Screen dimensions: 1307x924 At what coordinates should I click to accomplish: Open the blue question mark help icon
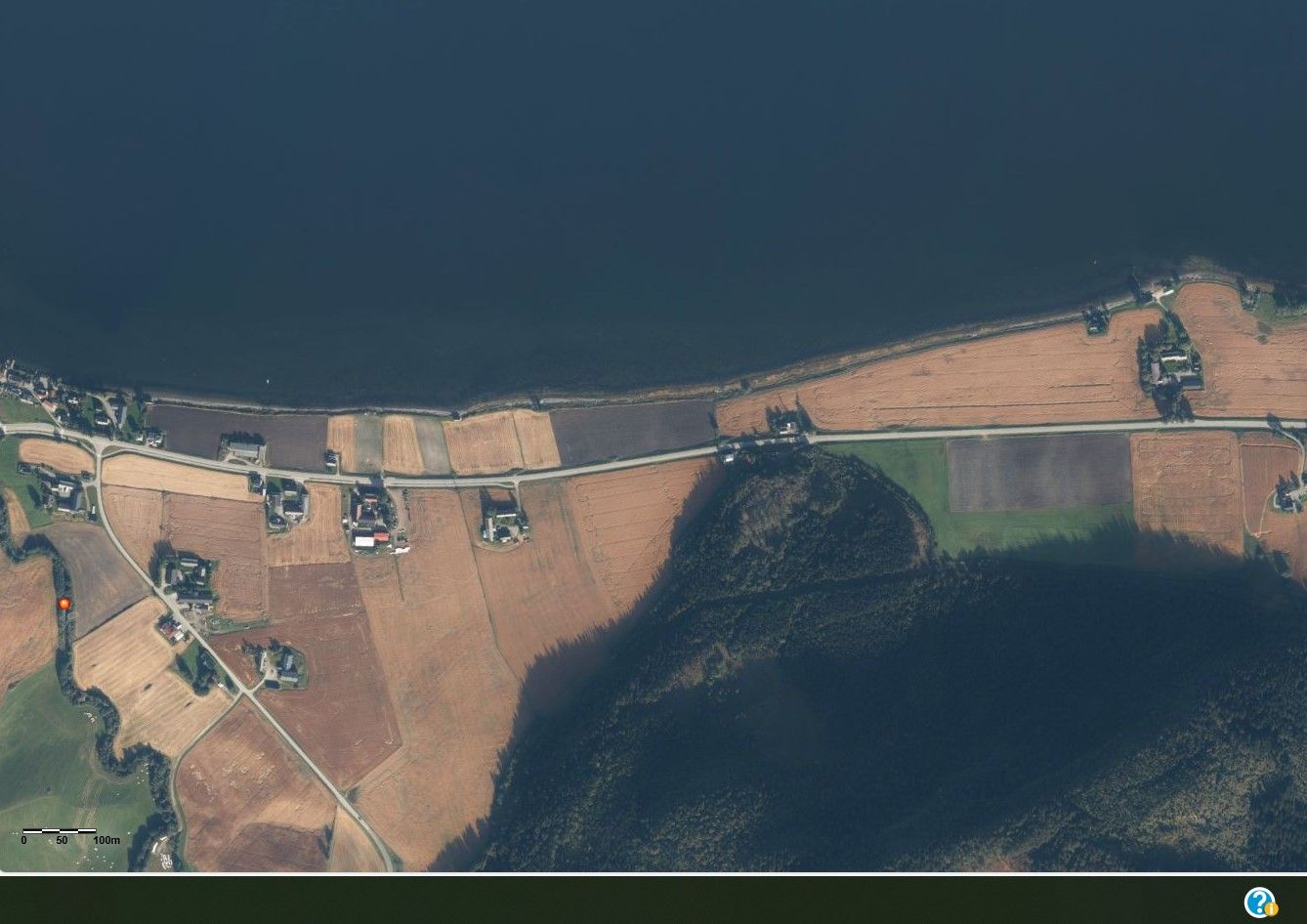pos(1259,902)
